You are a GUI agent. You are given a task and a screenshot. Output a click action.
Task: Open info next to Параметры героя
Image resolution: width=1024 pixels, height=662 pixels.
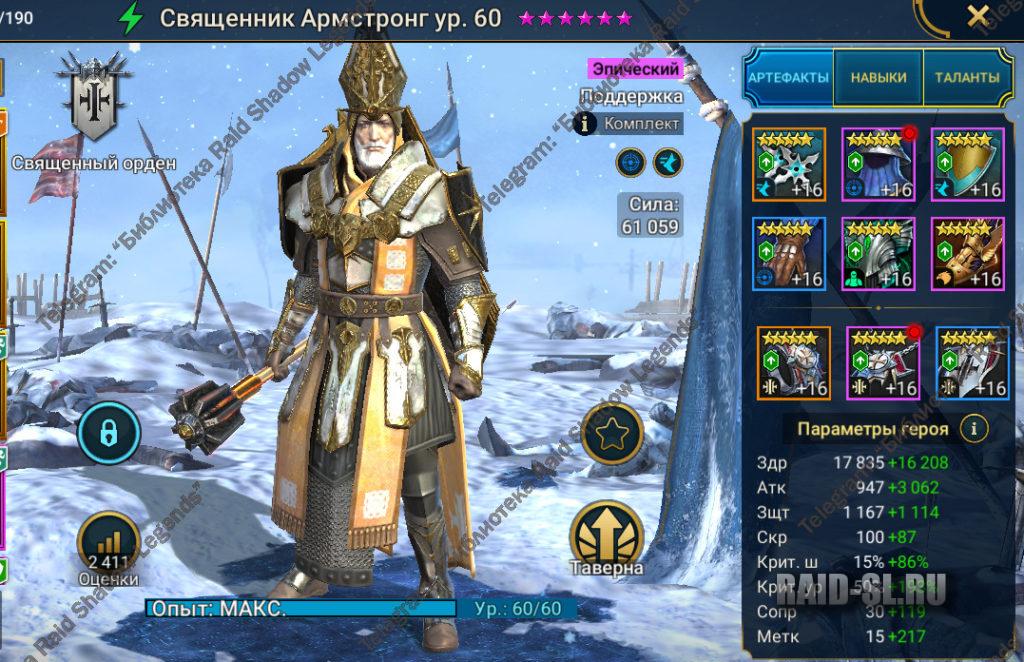coord(973,429)
